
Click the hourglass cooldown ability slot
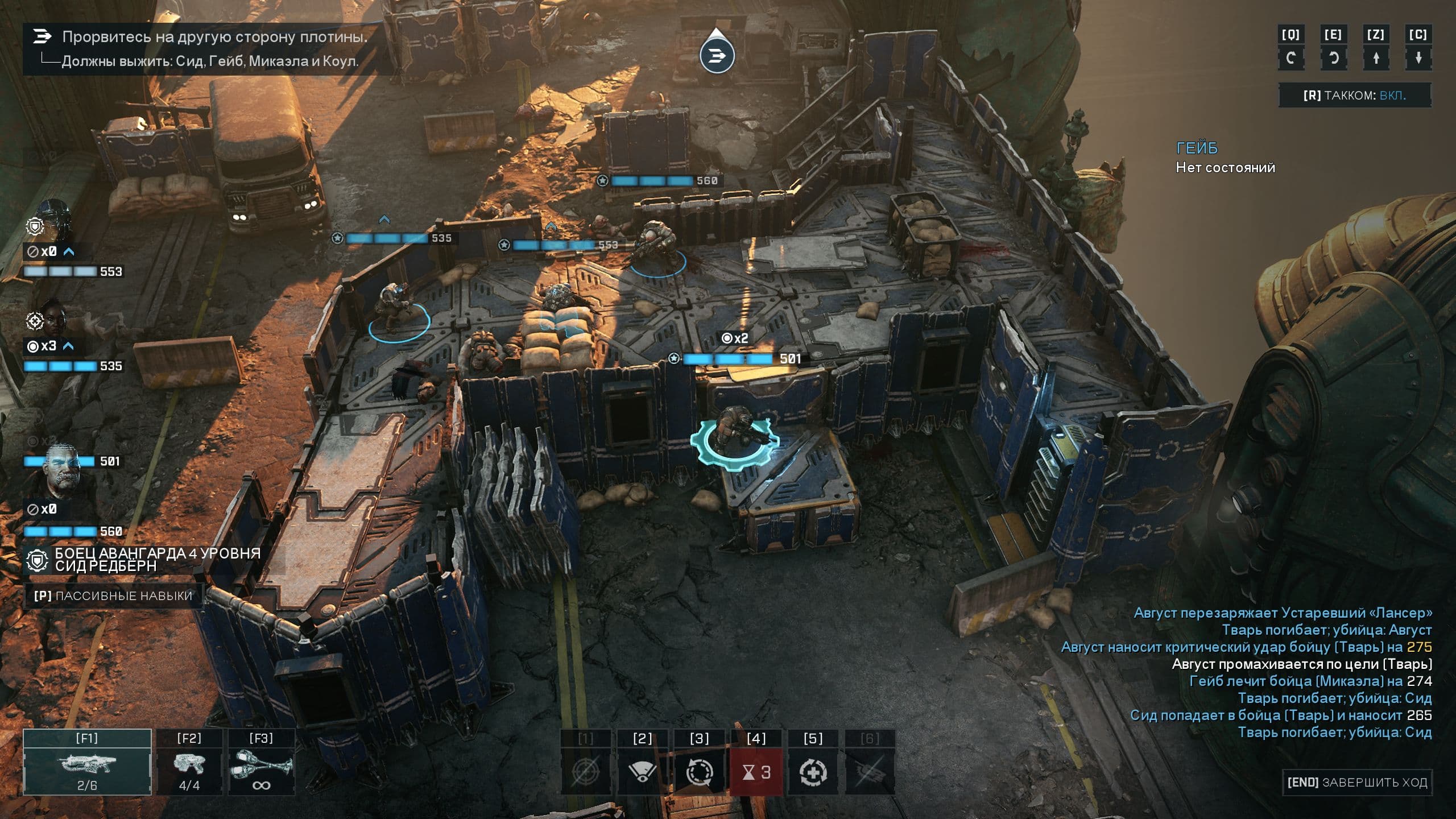(x=756, y=771)
